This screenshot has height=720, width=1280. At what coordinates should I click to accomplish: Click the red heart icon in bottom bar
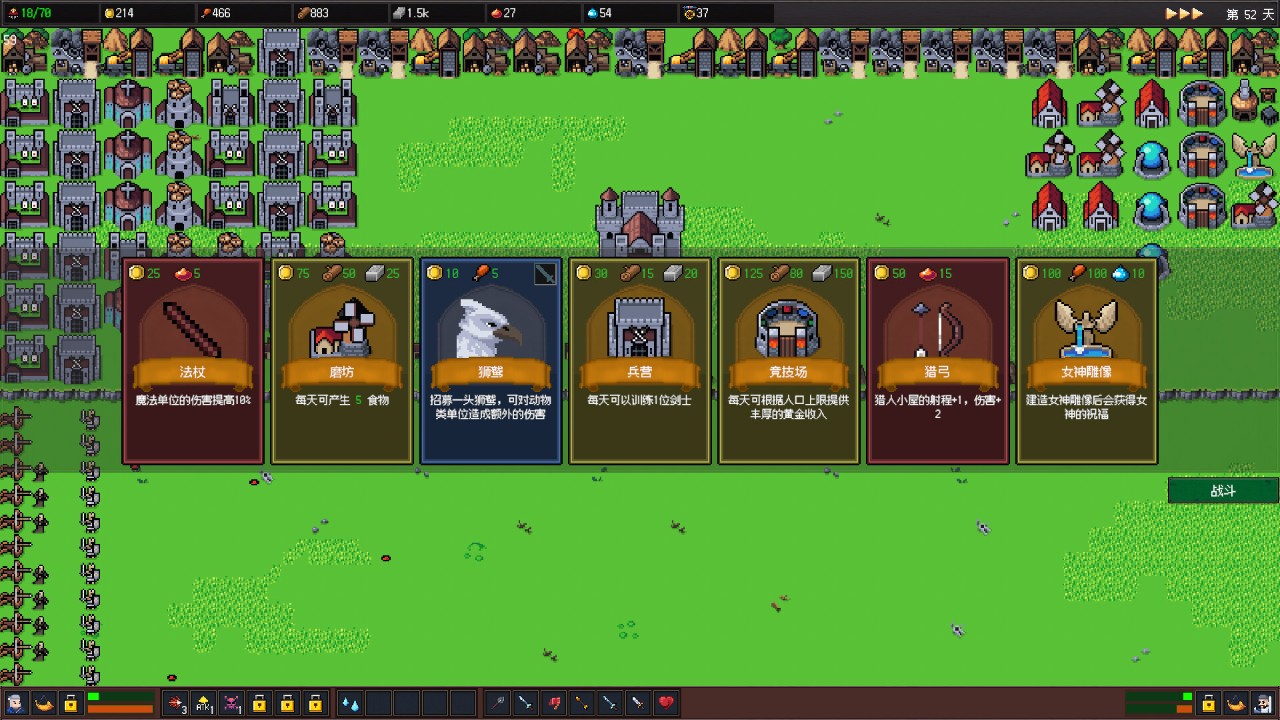tap(666, 703)
